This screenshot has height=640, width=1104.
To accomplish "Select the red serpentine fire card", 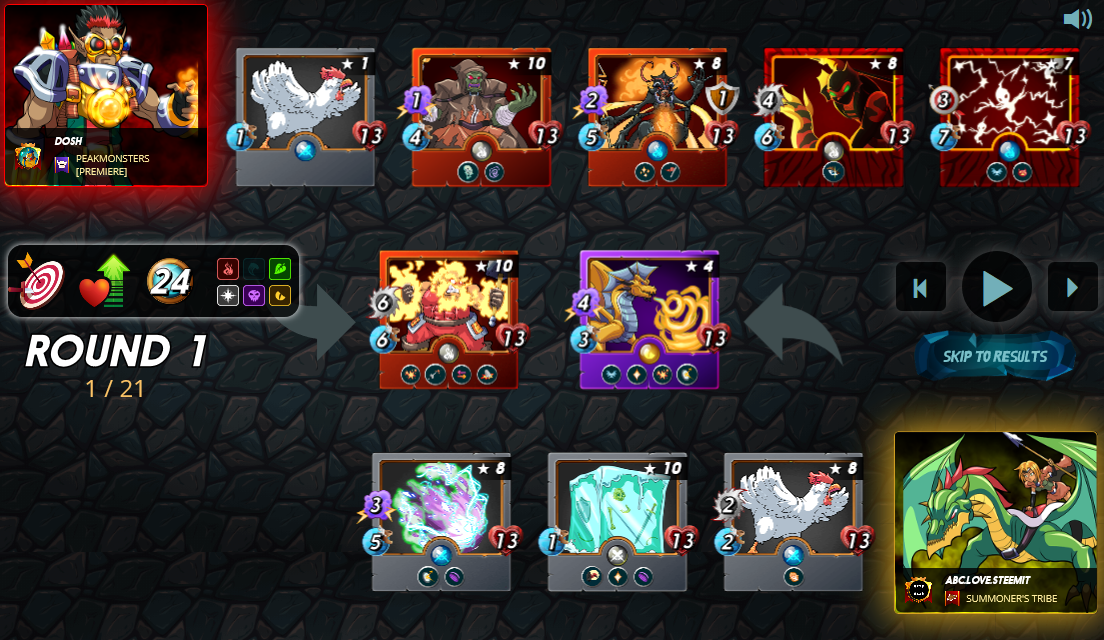I will tap(833, 117).
